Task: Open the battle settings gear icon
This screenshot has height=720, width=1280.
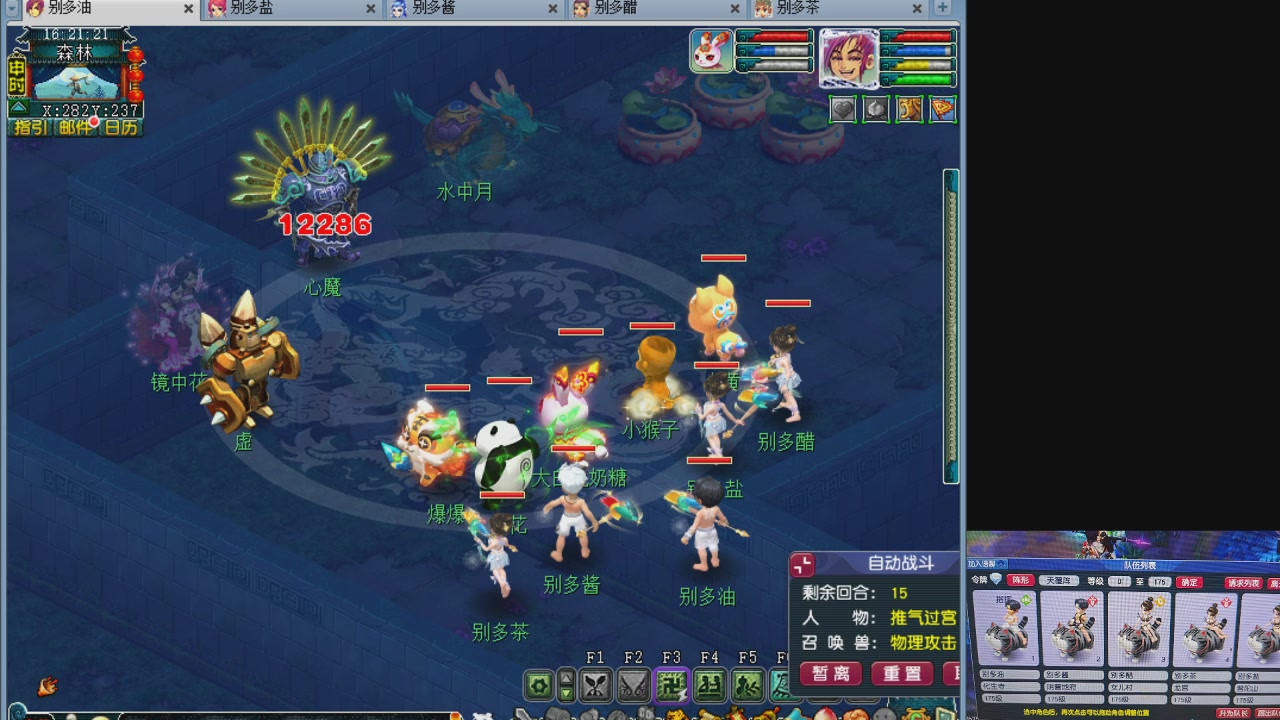Action: (x=538, y=686)
